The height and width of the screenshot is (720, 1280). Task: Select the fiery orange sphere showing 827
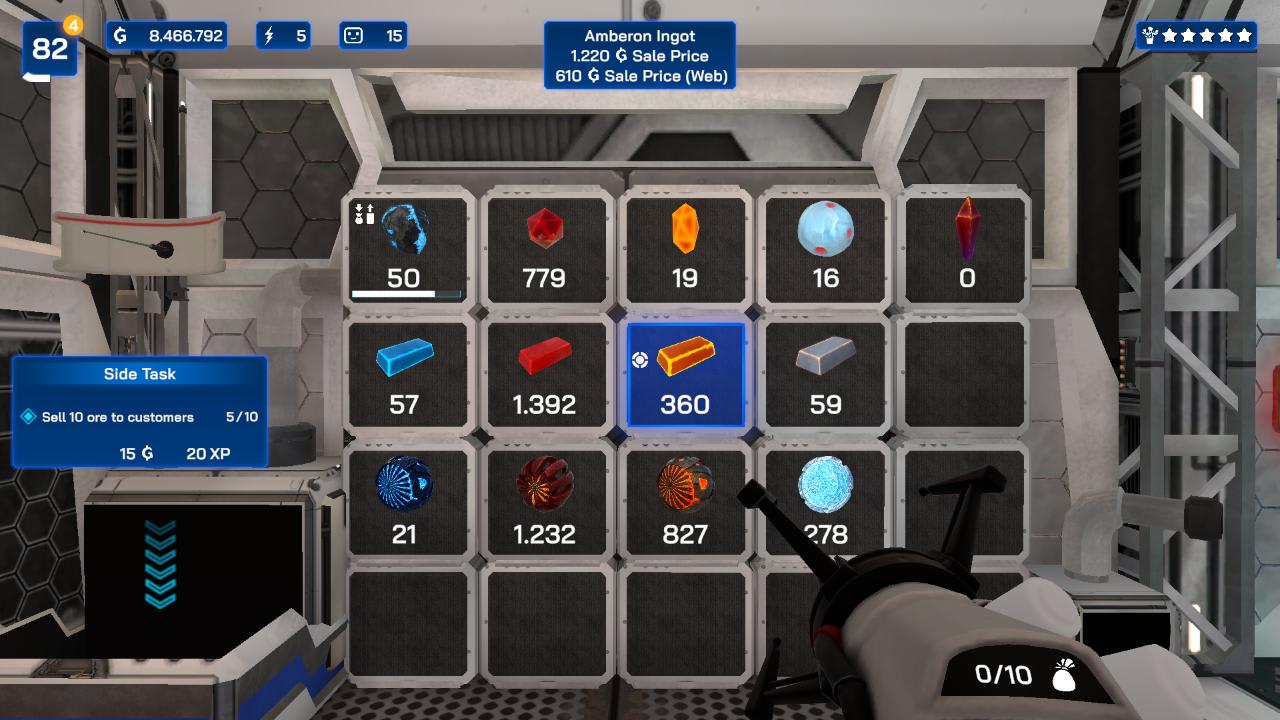coord(685,502)
